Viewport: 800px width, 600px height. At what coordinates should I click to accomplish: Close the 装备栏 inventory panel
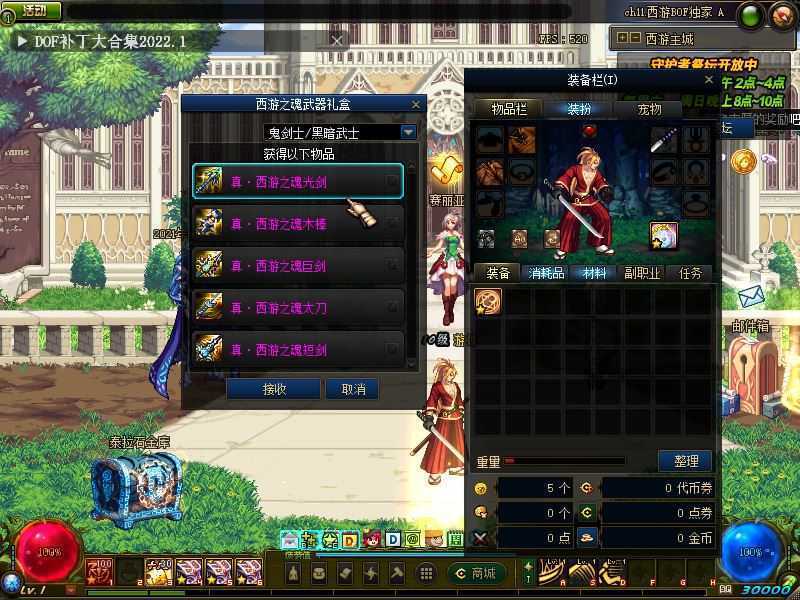[x=709, y=80]
